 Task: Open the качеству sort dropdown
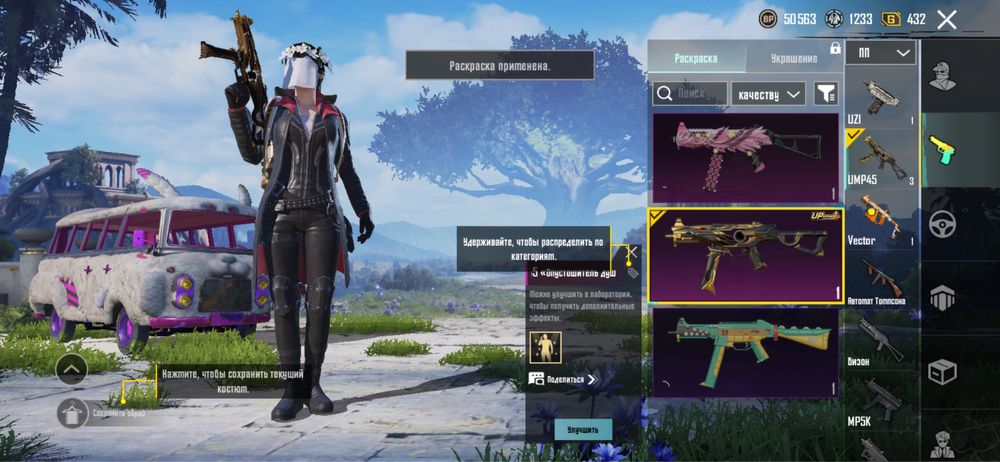768,93
